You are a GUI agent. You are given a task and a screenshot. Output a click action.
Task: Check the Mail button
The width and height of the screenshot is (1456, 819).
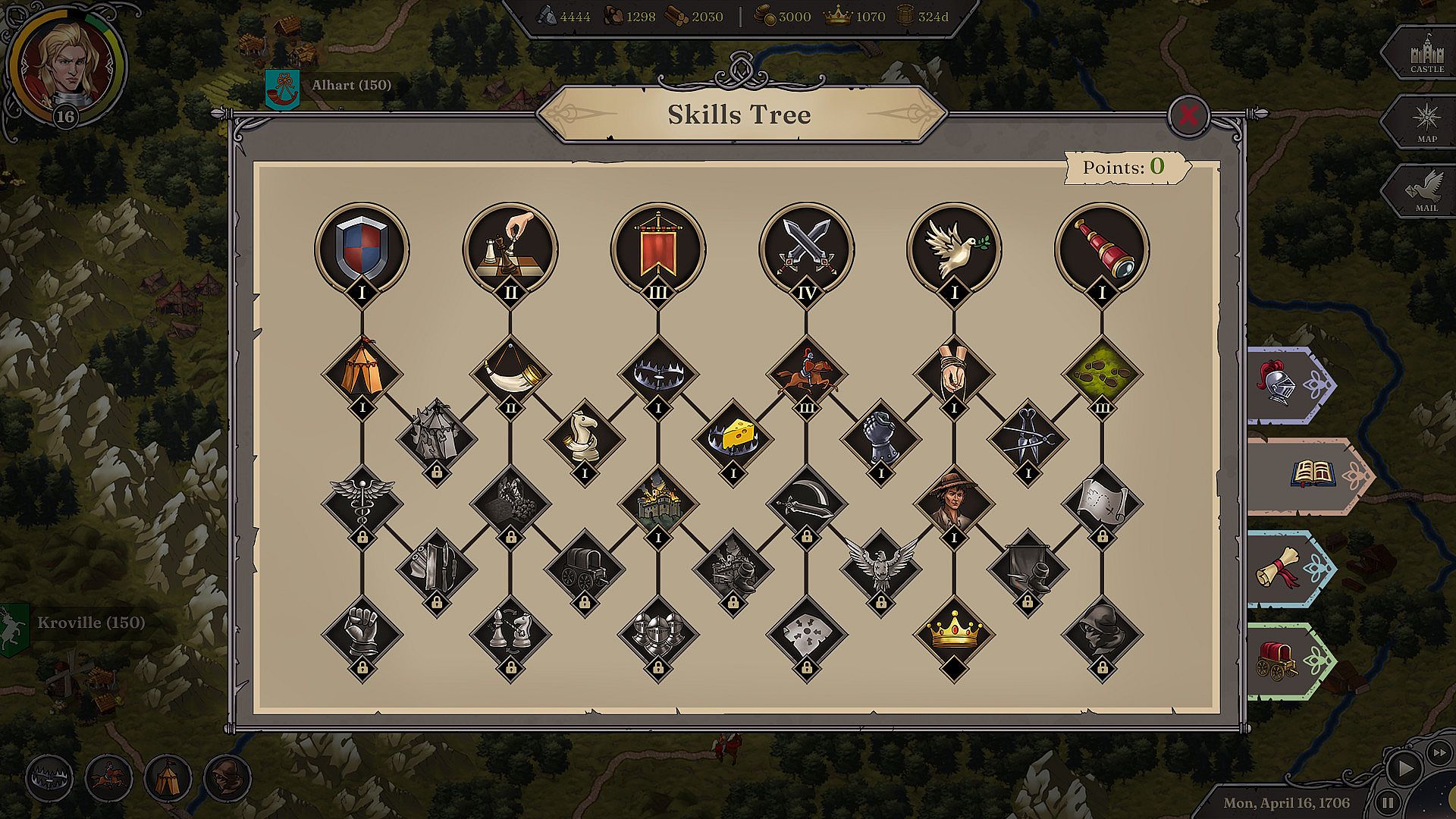(x=1426, y=193)
